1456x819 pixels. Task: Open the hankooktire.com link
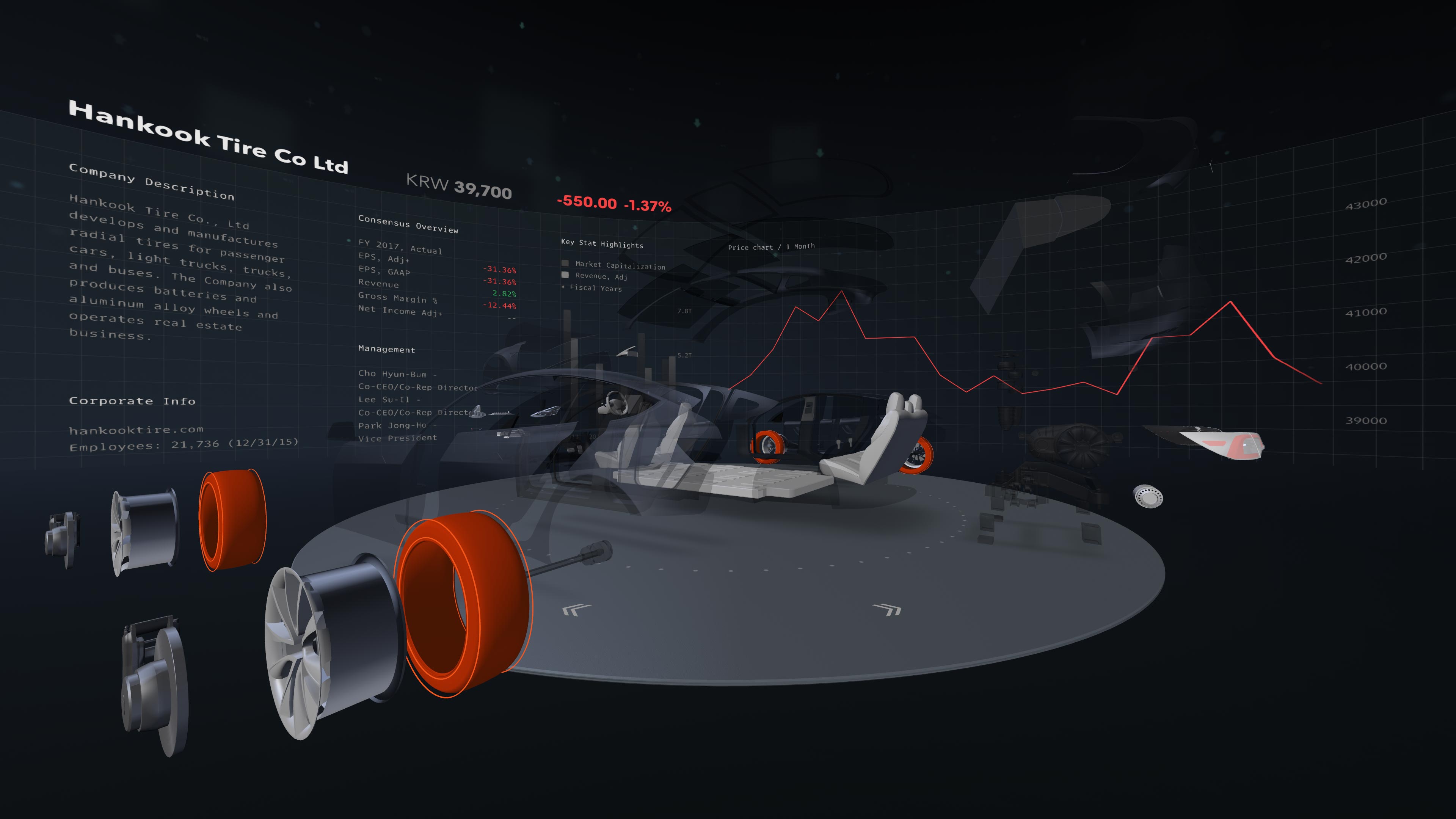pyautogui.click(x=136, y=430)
